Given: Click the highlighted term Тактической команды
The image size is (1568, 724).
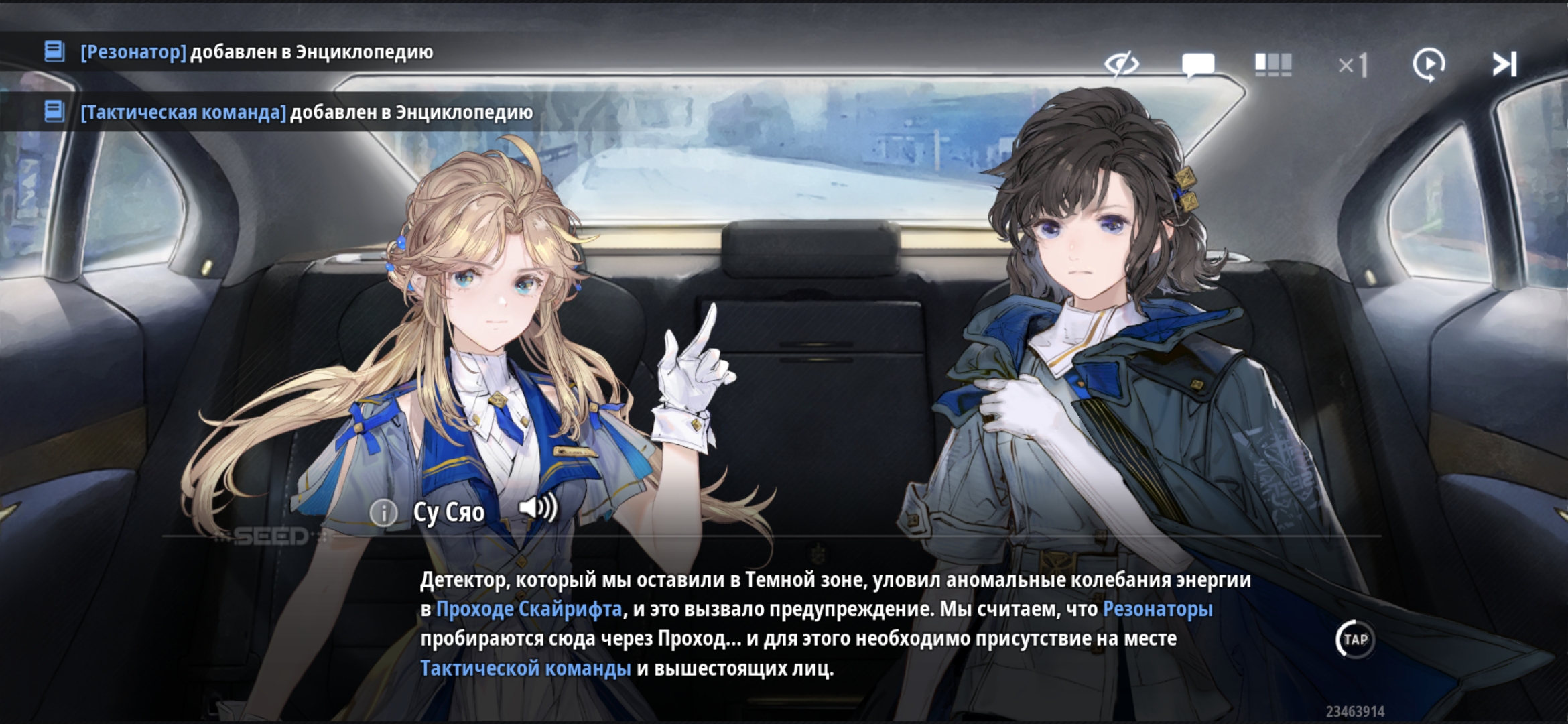Looking at the screenshot, I should tap(525, 668).
